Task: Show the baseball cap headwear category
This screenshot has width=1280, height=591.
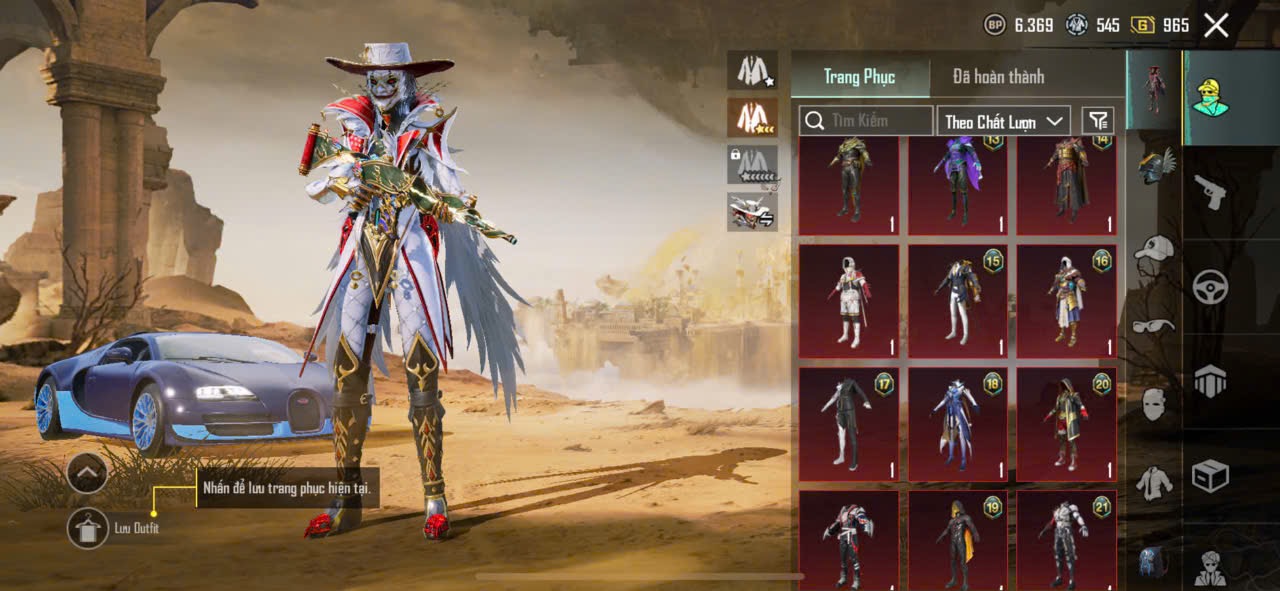Action: point(1154,248)
